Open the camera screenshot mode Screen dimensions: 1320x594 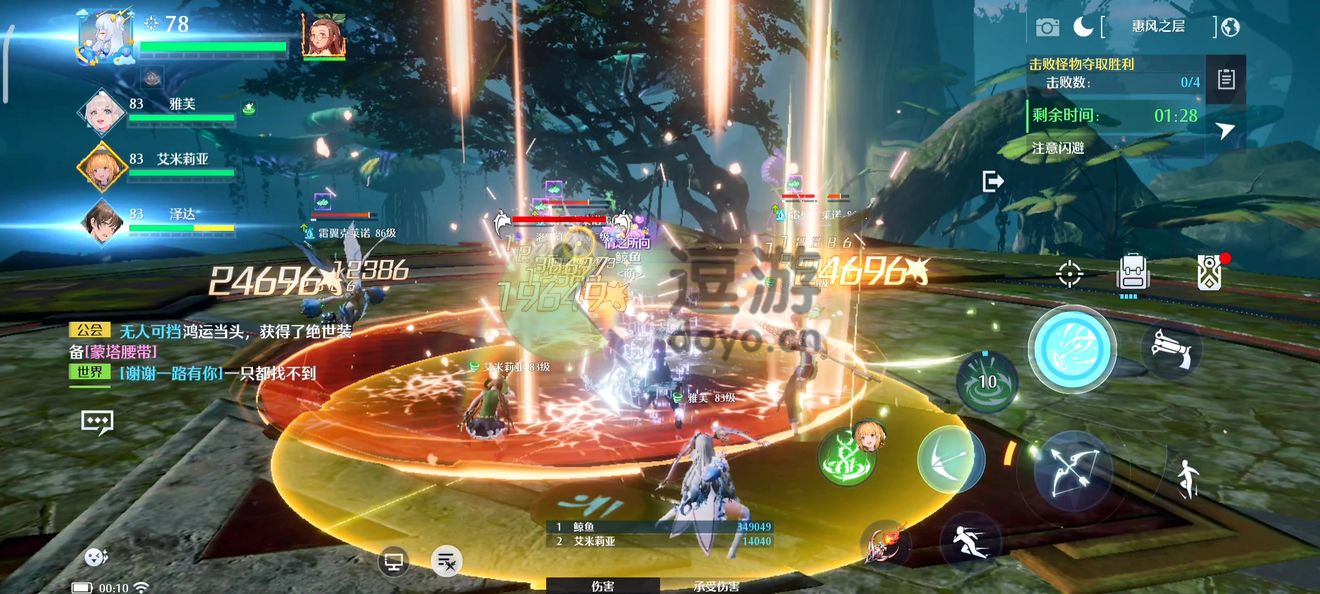[x=1047, y=27]
